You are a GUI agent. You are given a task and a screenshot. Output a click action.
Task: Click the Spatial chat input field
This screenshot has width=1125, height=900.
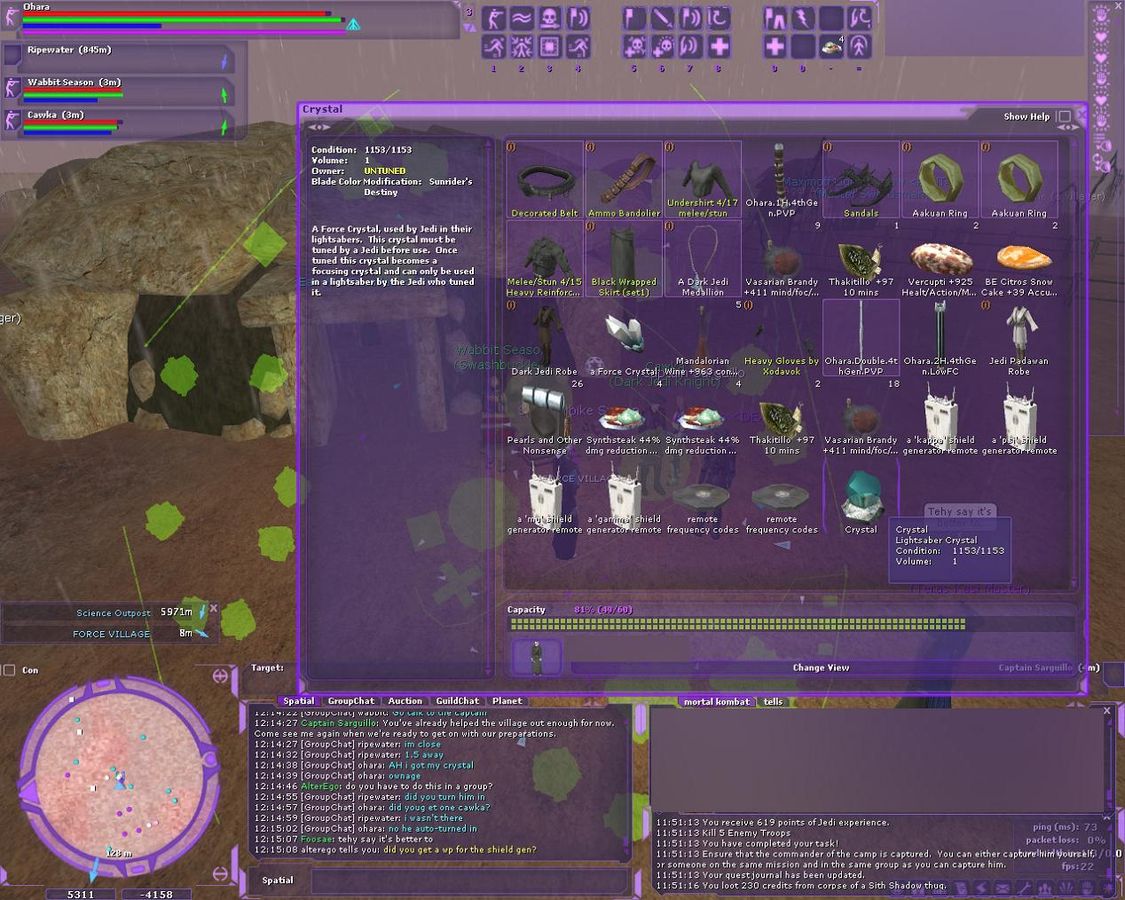[x=470, y=880]
